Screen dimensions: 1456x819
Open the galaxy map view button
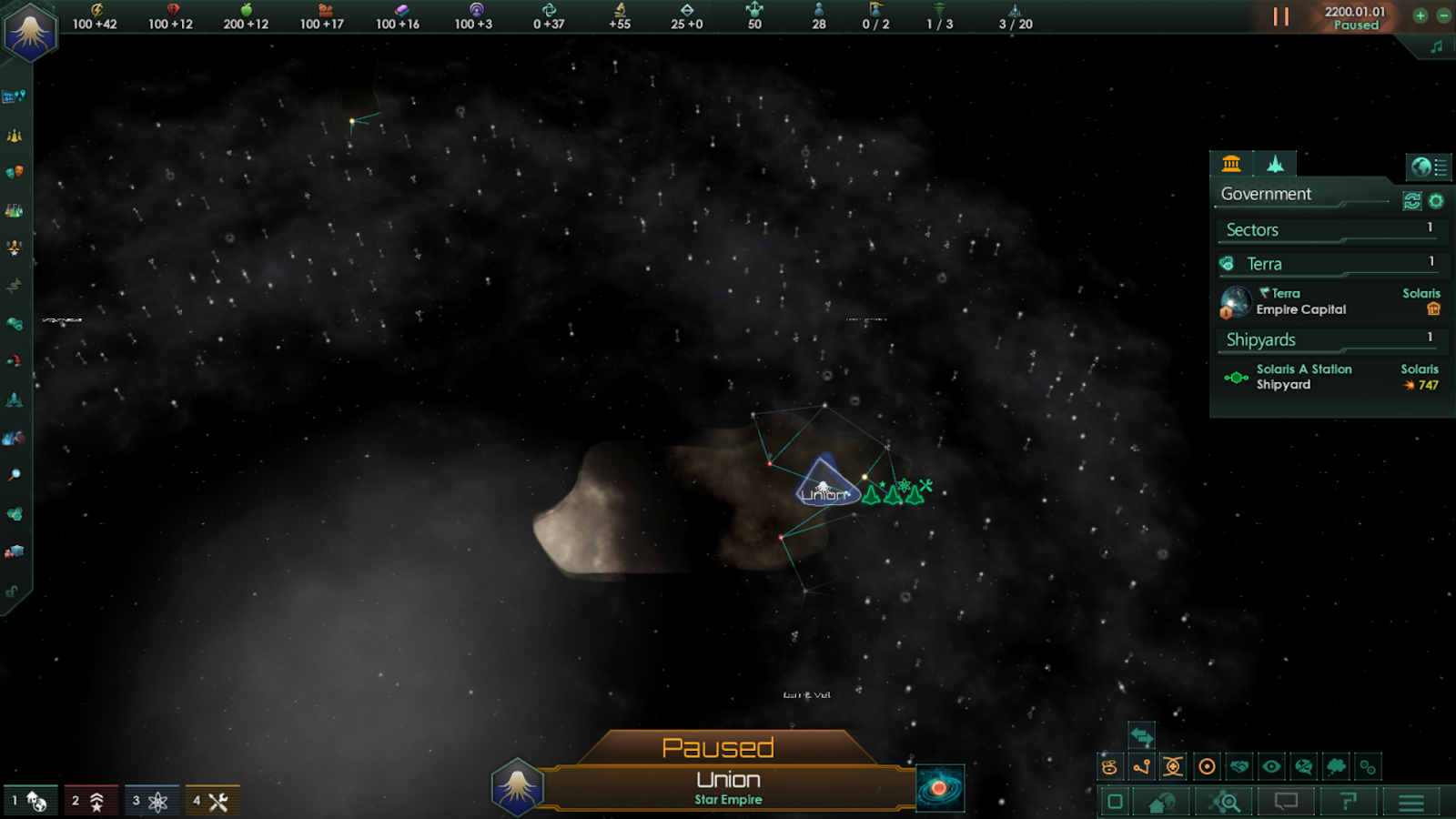(x=939, y=788)
